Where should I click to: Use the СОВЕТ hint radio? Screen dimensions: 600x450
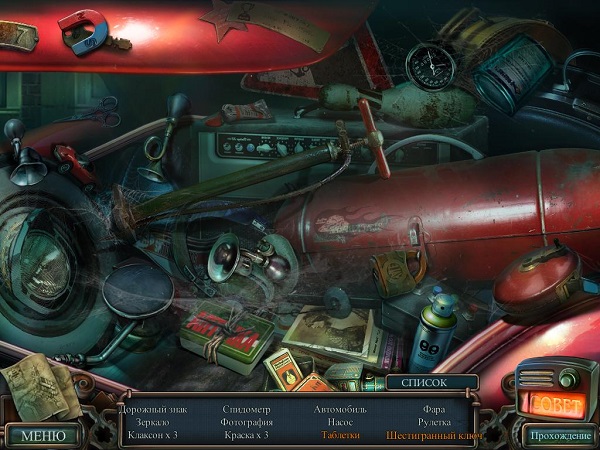click(554, 402)
